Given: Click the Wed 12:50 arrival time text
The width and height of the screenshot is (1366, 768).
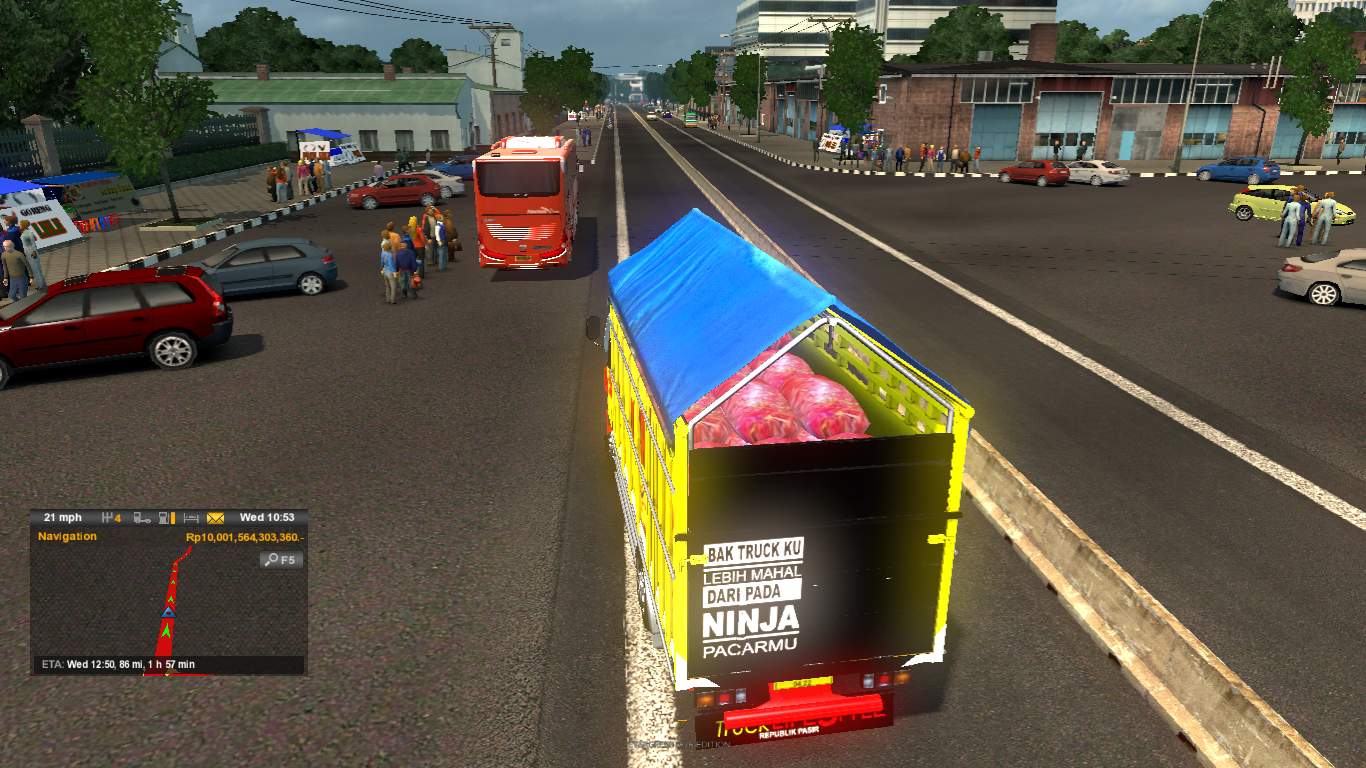Looking at the screenshot, I should [x=92, y=664].
